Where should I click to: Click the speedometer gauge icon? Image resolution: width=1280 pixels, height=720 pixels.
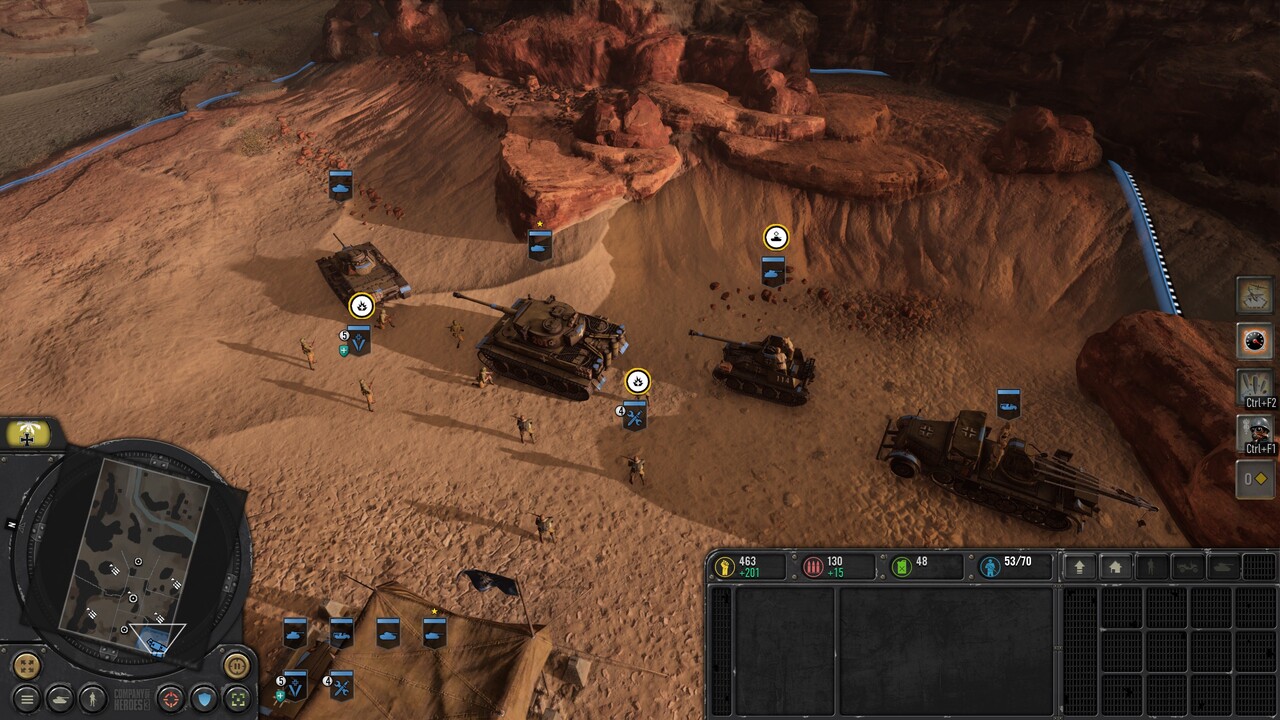click(1255, 340)
